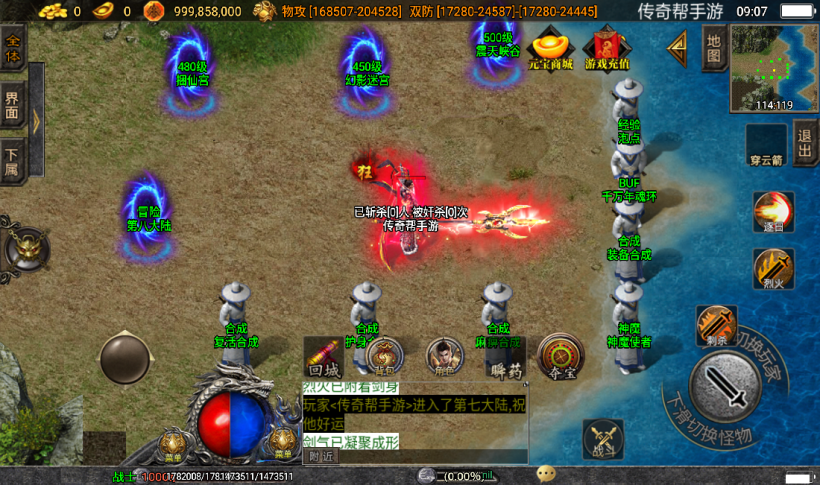
Task: Activate the 穿云箭 skill slot
Action: coord(766,145)
